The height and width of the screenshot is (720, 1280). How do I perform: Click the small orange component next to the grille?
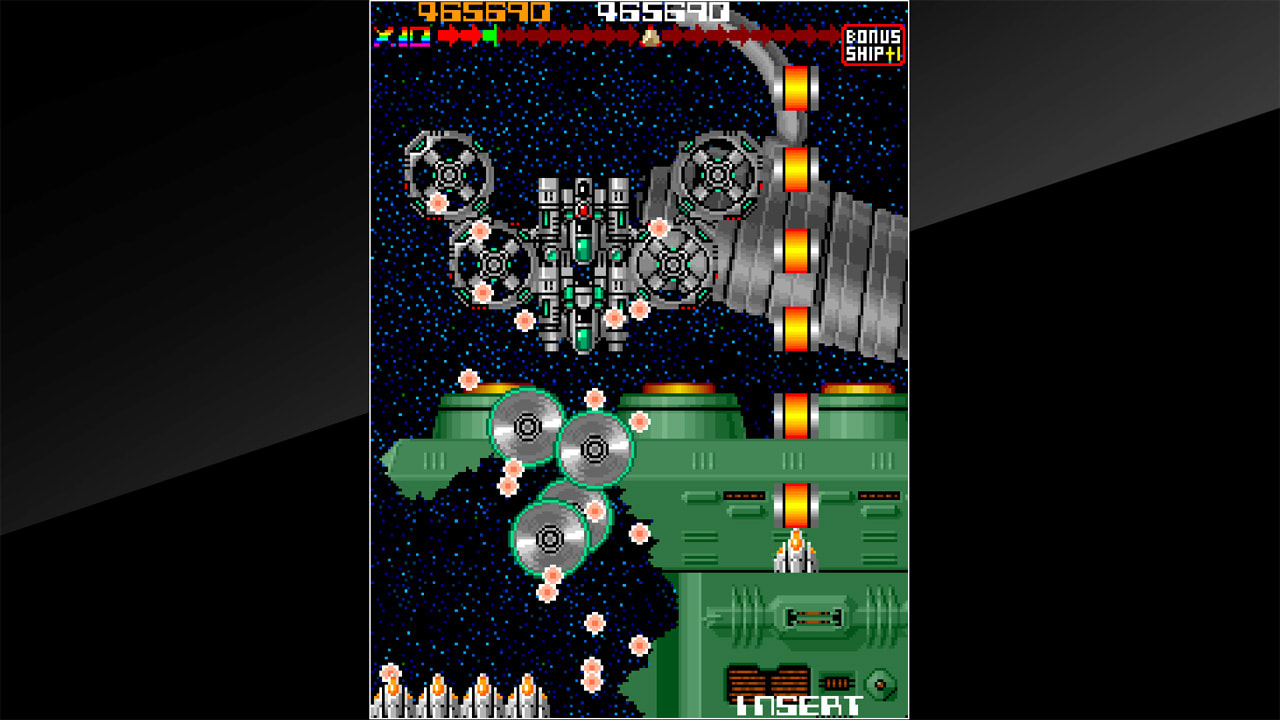pyautogui.click(x=836, y=682)
